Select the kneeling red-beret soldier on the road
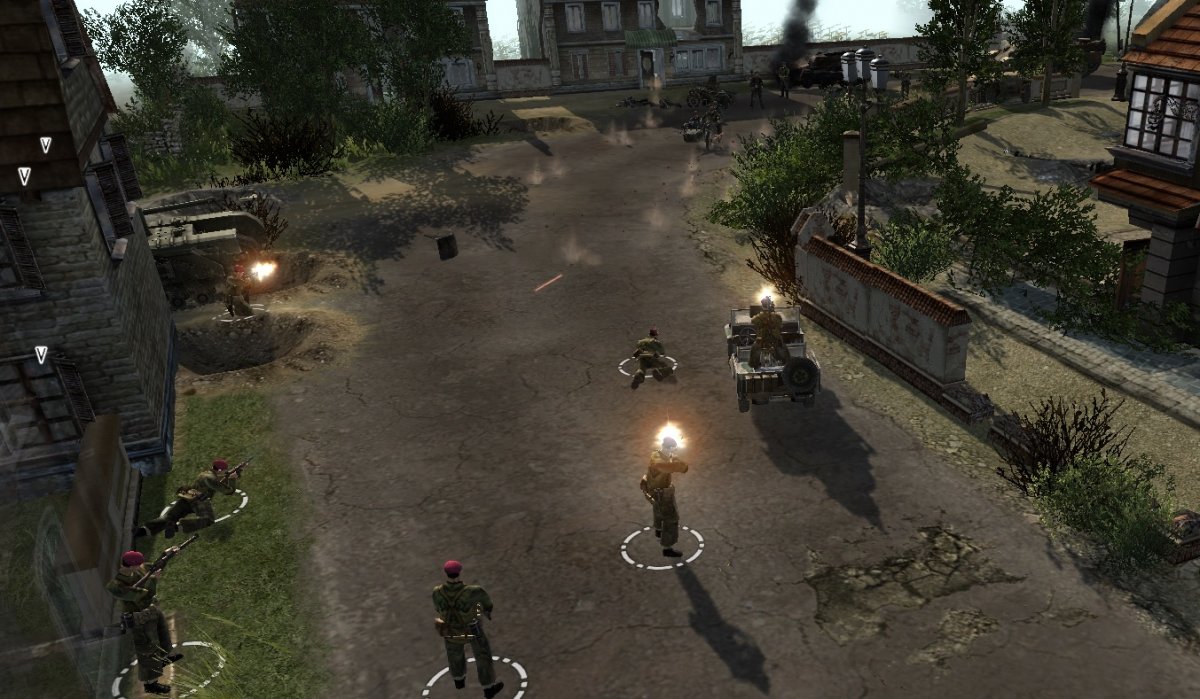 (x=649, y=356)
